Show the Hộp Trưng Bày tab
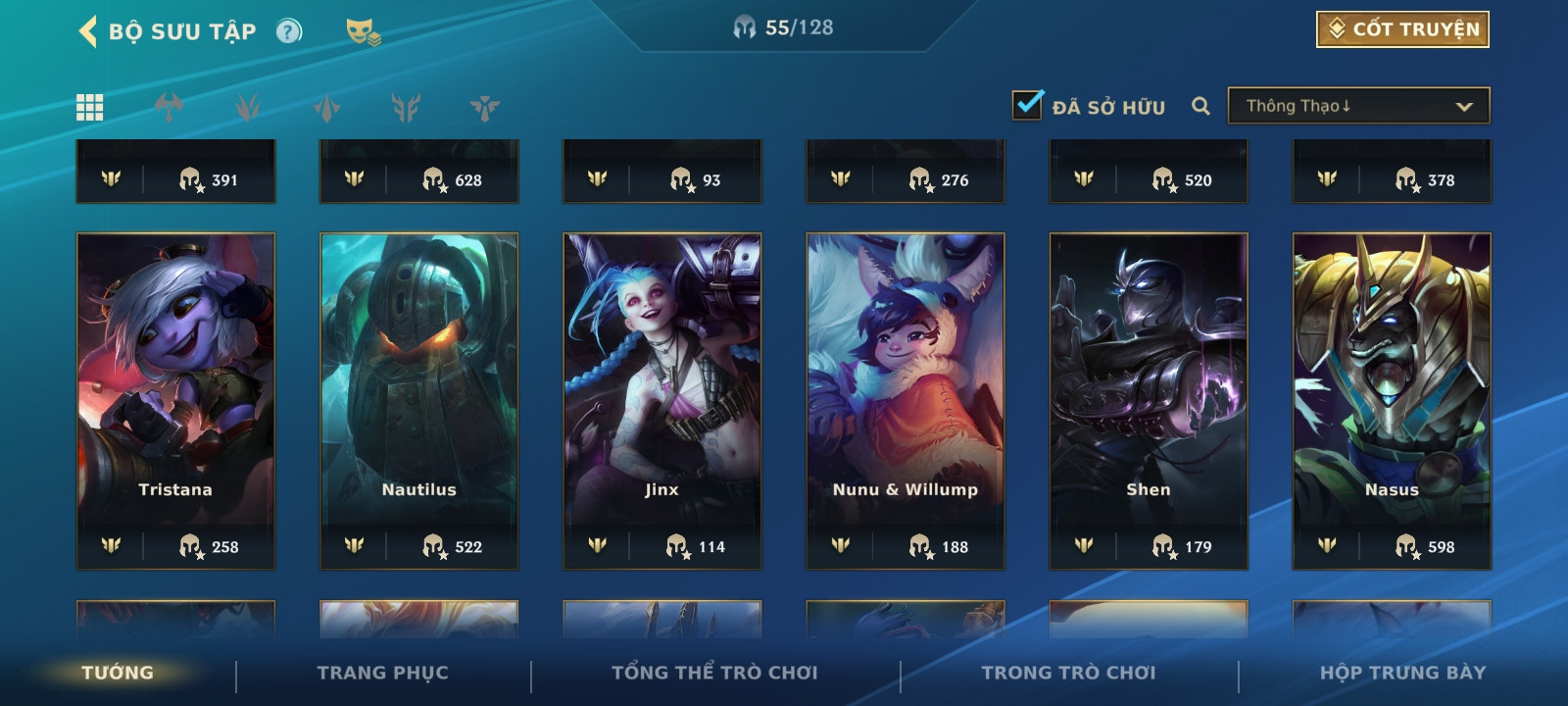The width and height of the screenshot is (1568, 706). (x=1402, y=673)
